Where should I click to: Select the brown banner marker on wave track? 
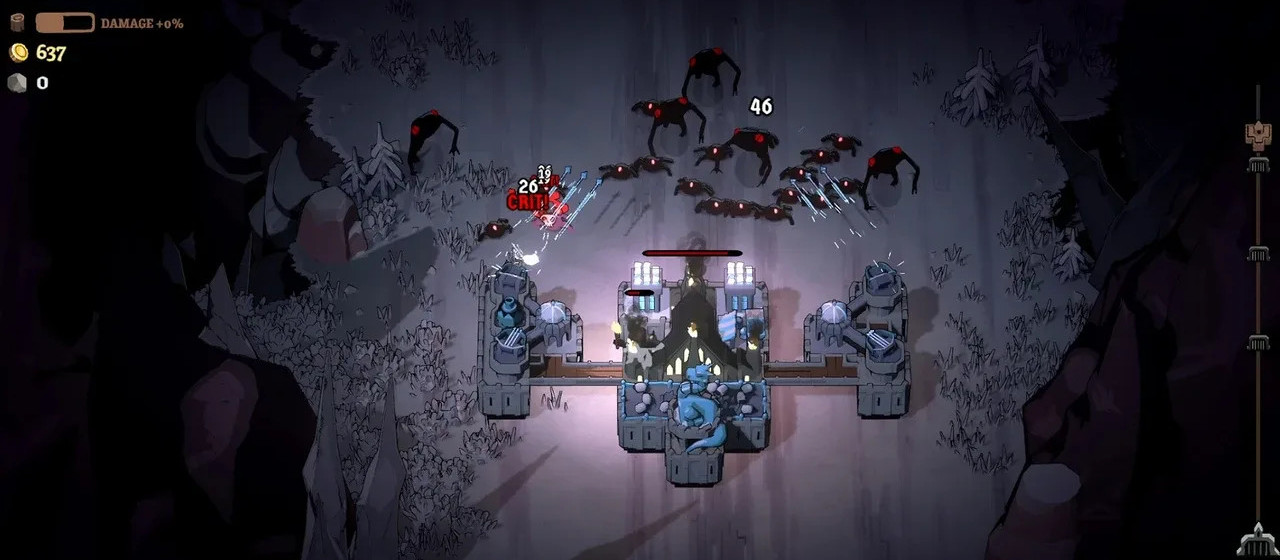pos(1257,136)
